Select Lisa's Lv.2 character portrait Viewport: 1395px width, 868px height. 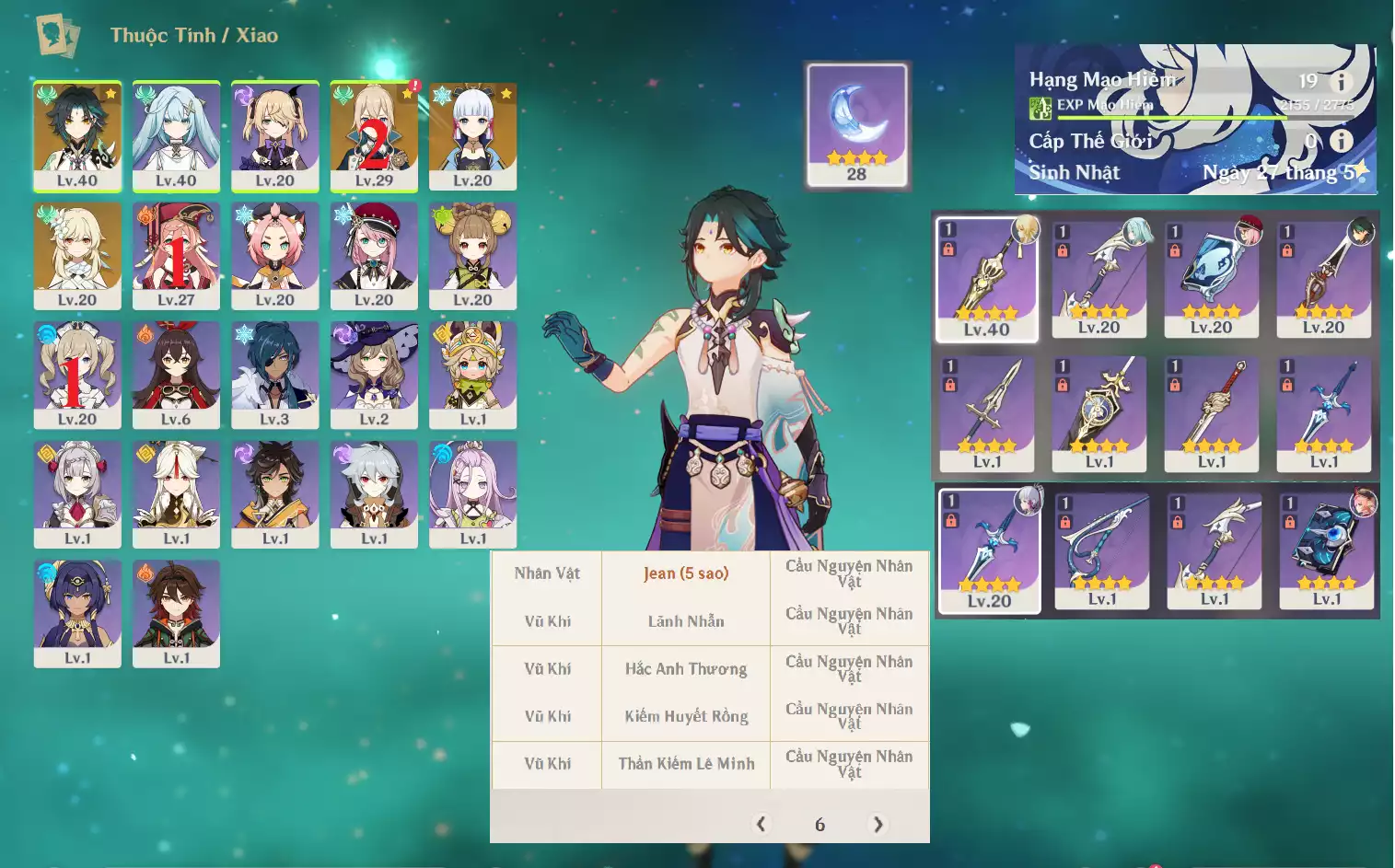point(374,375)
